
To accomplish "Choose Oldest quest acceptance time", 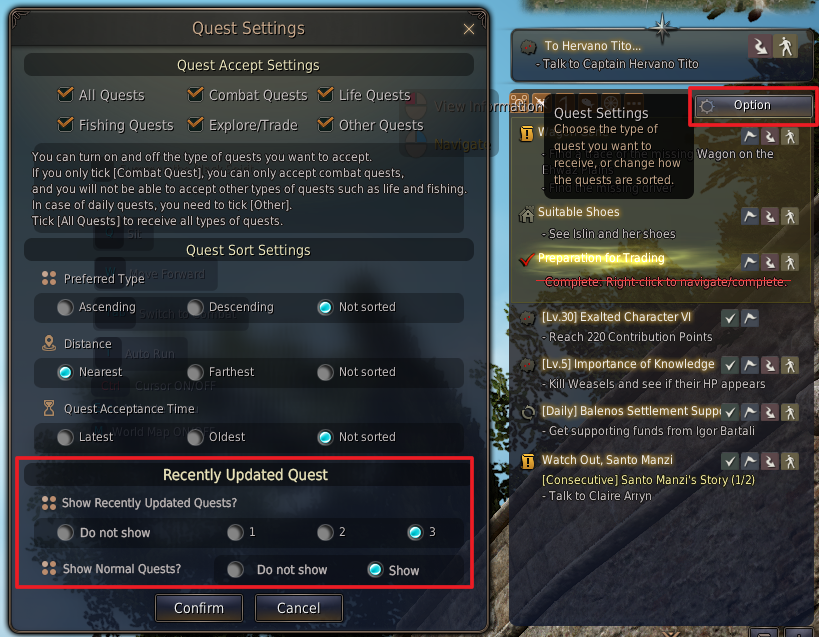I will [196, 437].
